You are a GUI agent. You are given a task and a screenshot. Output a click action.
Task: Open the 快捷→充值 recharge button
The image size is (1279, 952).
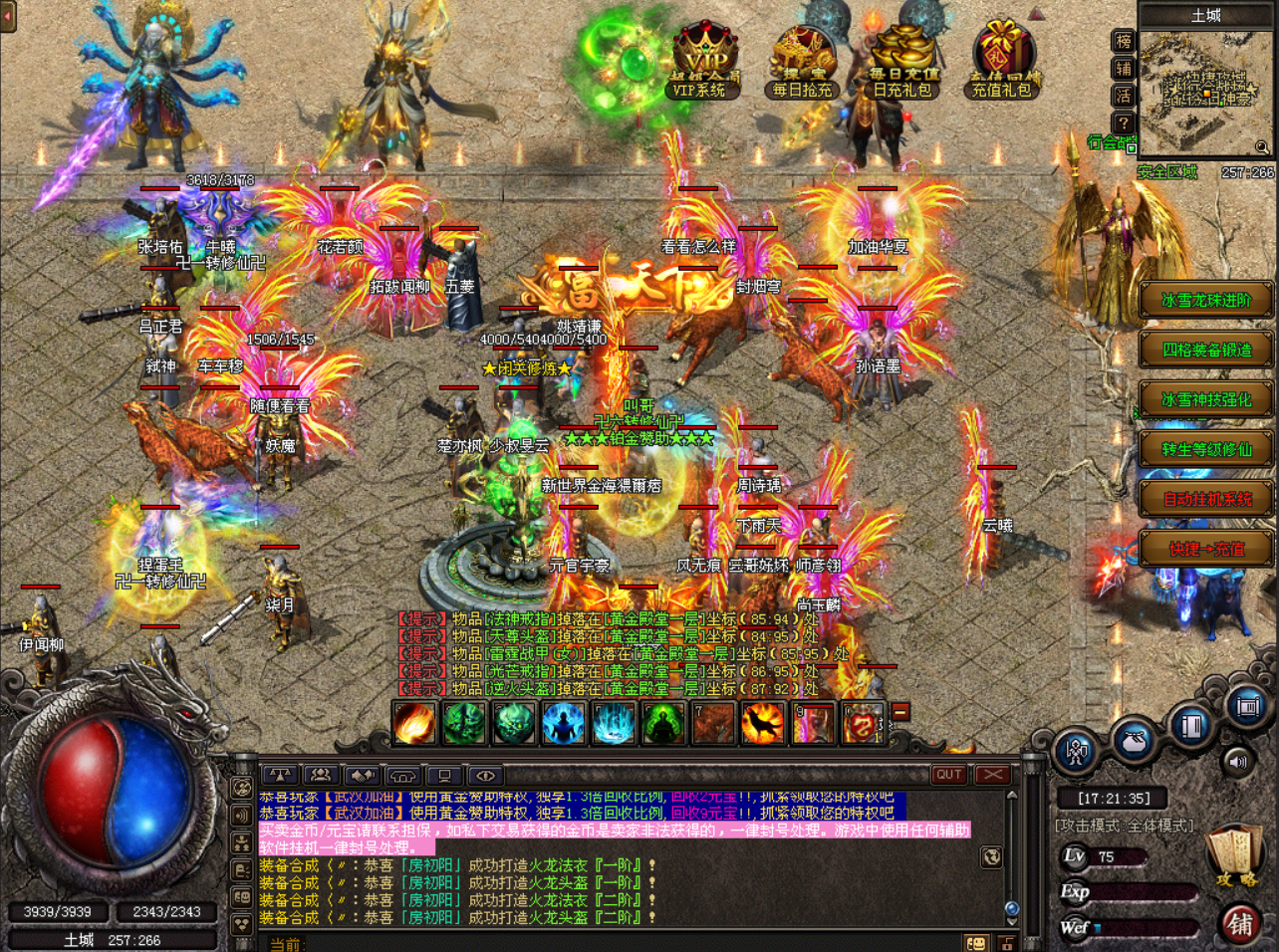[1206, 550]
